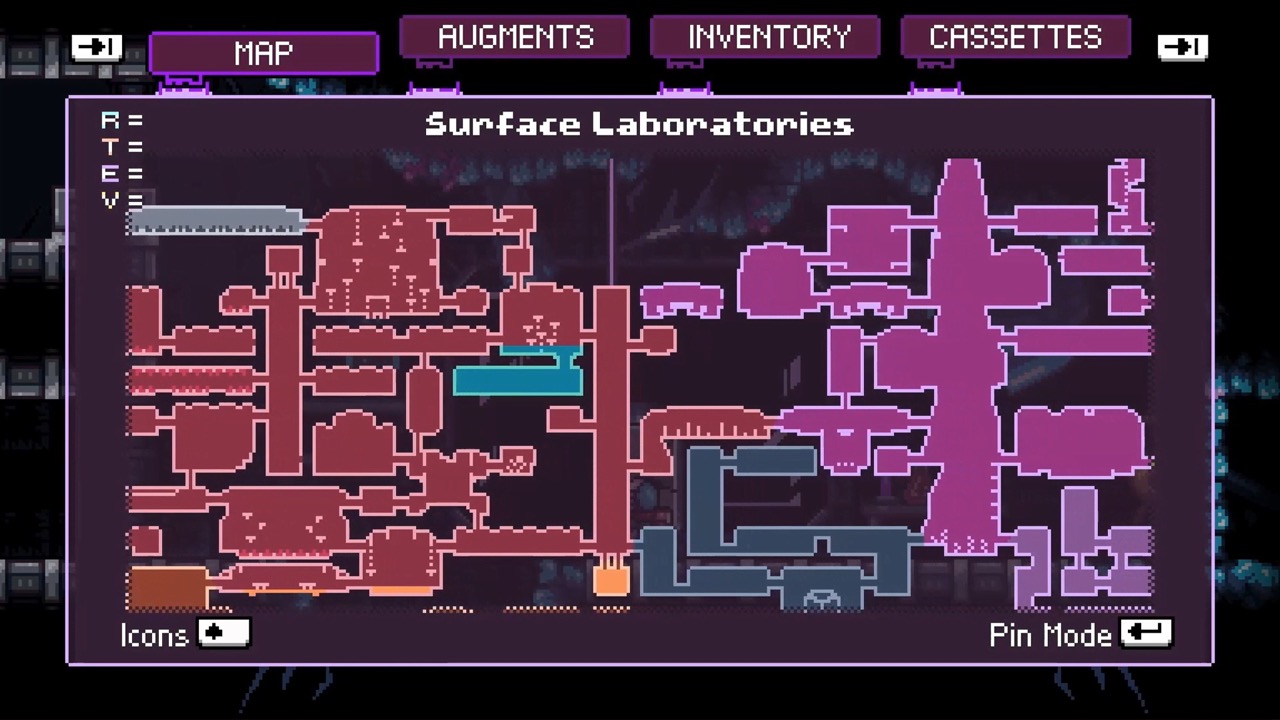The image size is (1280, 720).
Task: Open the AUGMENTS tab
Action: [514, 37]
